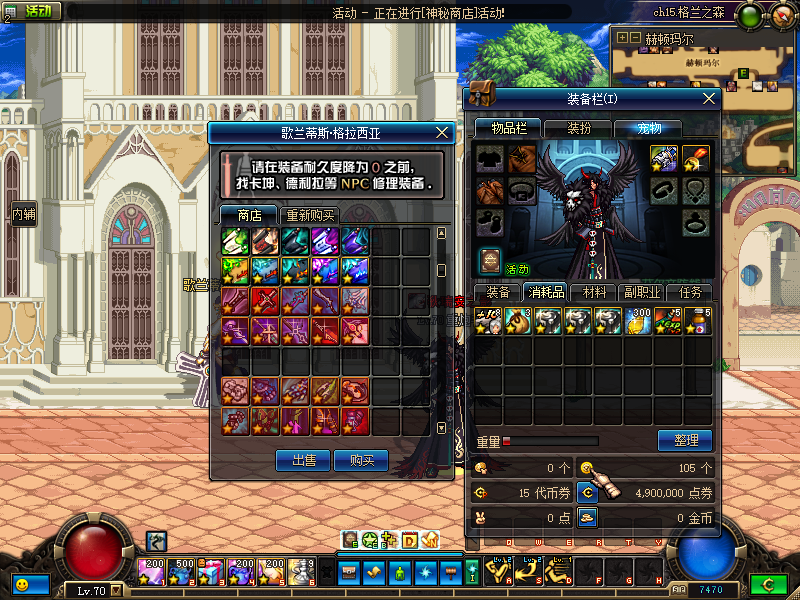The image size is (800, 600).
Task: Open the 副职业 sub-profession category
Action: [642, 292]
